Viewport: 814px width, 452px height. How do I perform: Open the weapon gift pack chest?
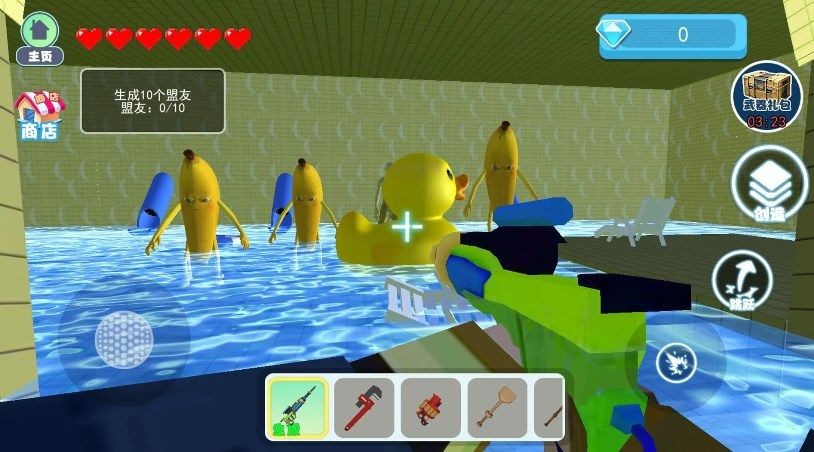click(x=766, y=97)
